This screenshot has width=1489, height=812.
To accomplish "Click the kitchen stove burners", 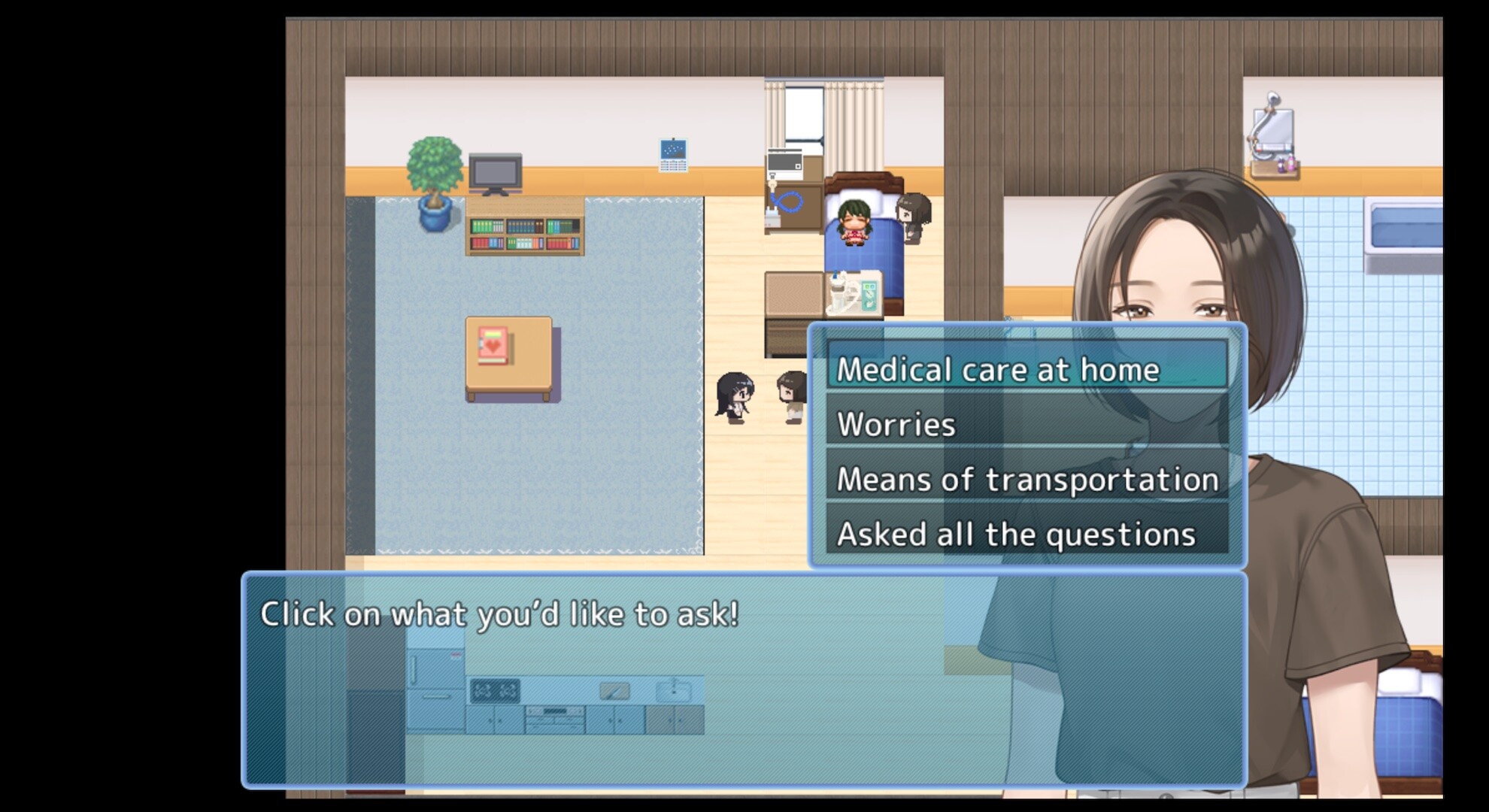I will [x=496, y=689].
